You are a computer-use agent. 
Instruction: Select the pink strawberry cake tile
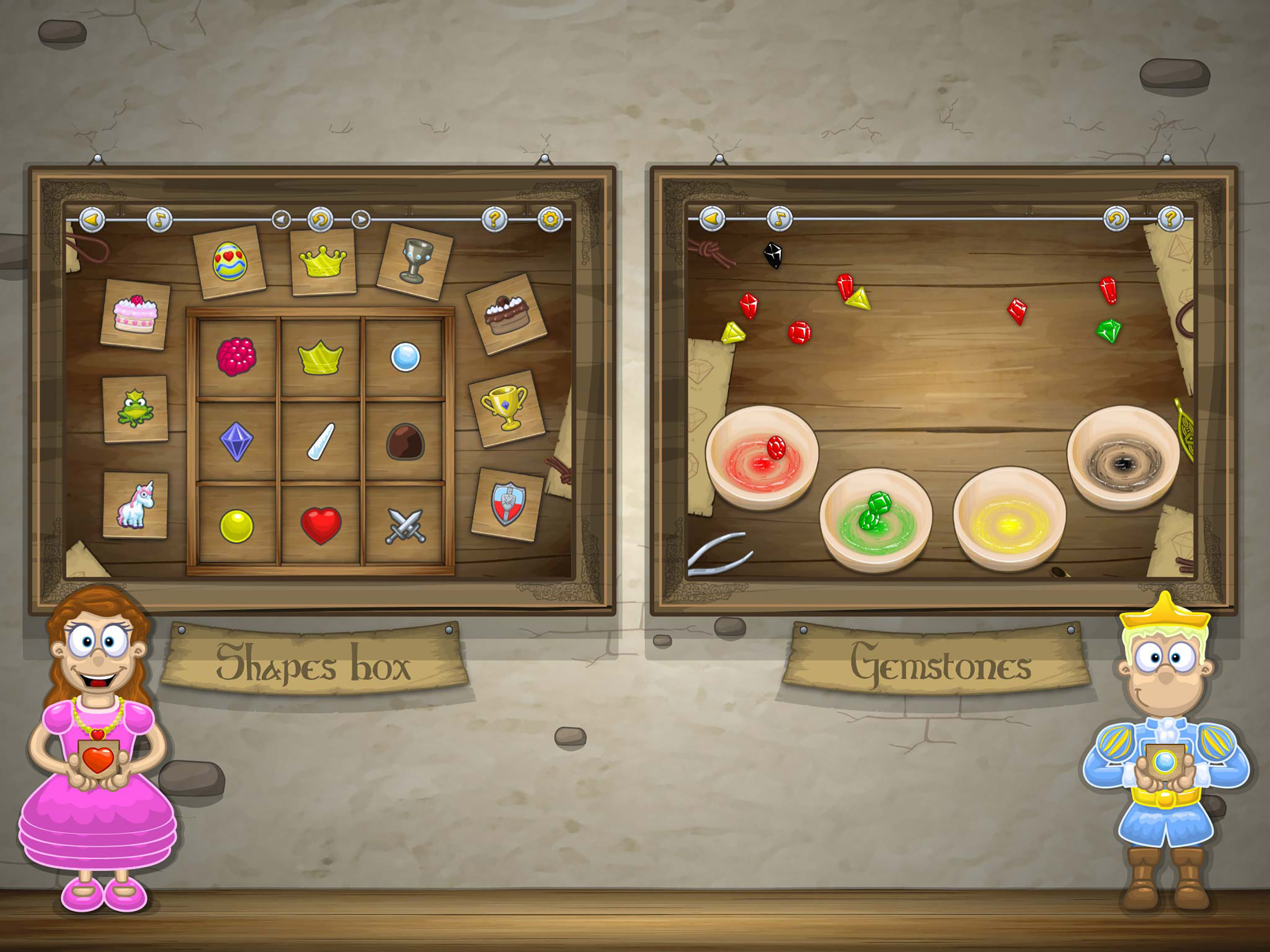(135, 315)
